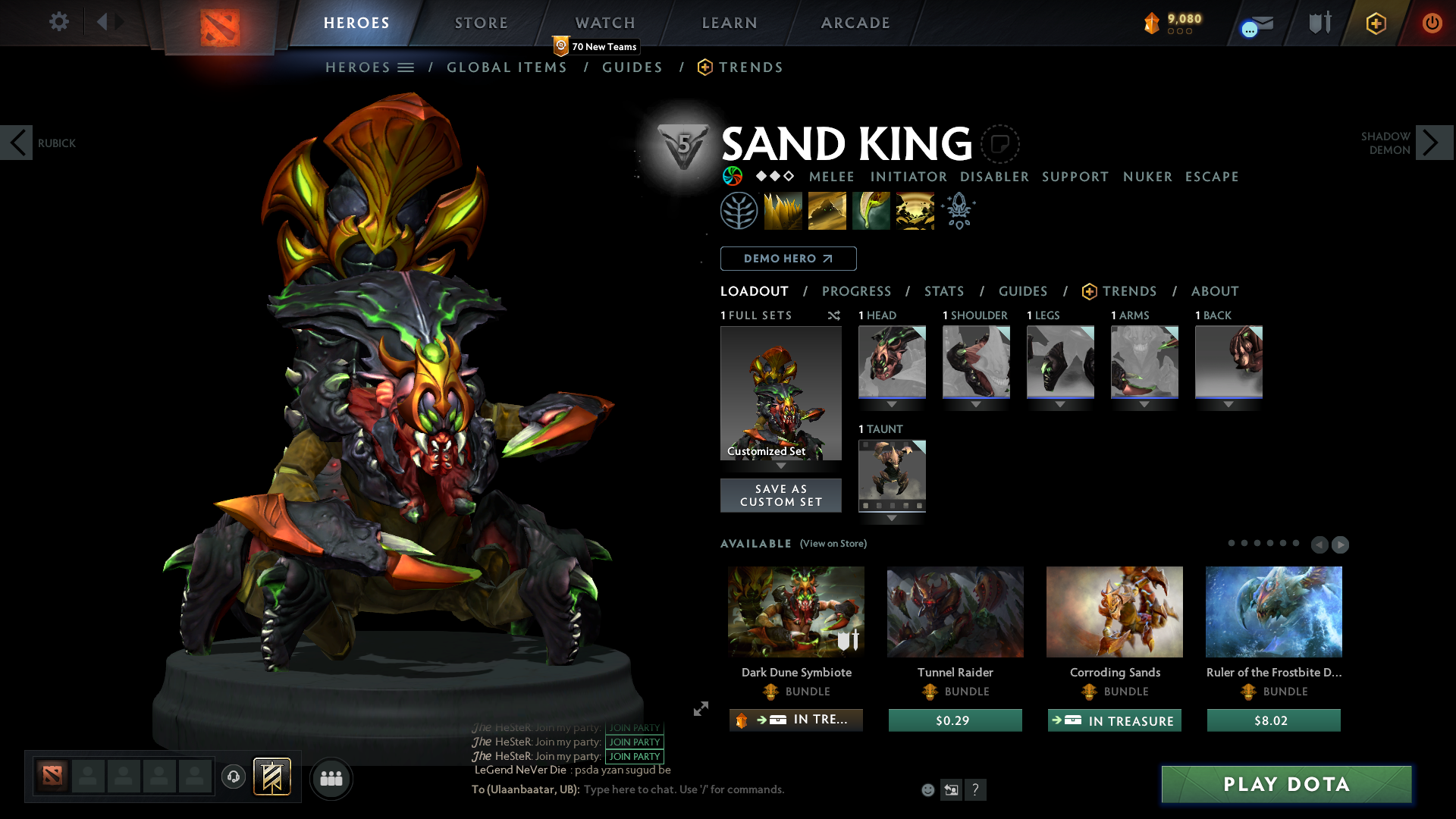Select the Burrowstrike ability icon

(782, 210)
